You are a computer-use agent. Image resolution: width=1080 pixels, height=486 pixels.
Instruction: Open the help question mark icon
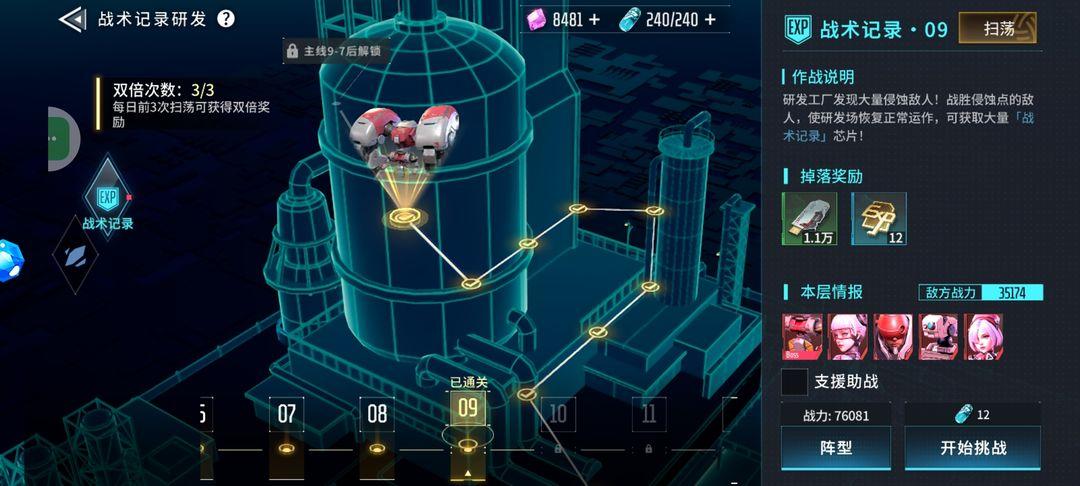tap(226, 19)
